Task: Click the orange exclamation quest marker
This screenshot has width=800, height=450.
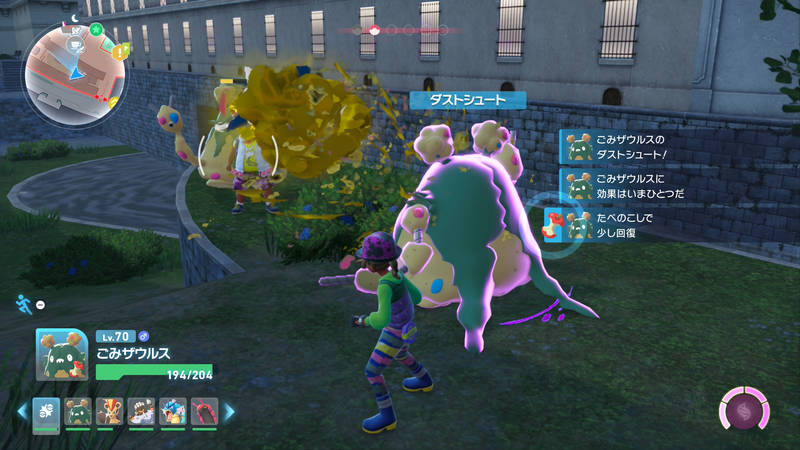Action: click(121, 51)
